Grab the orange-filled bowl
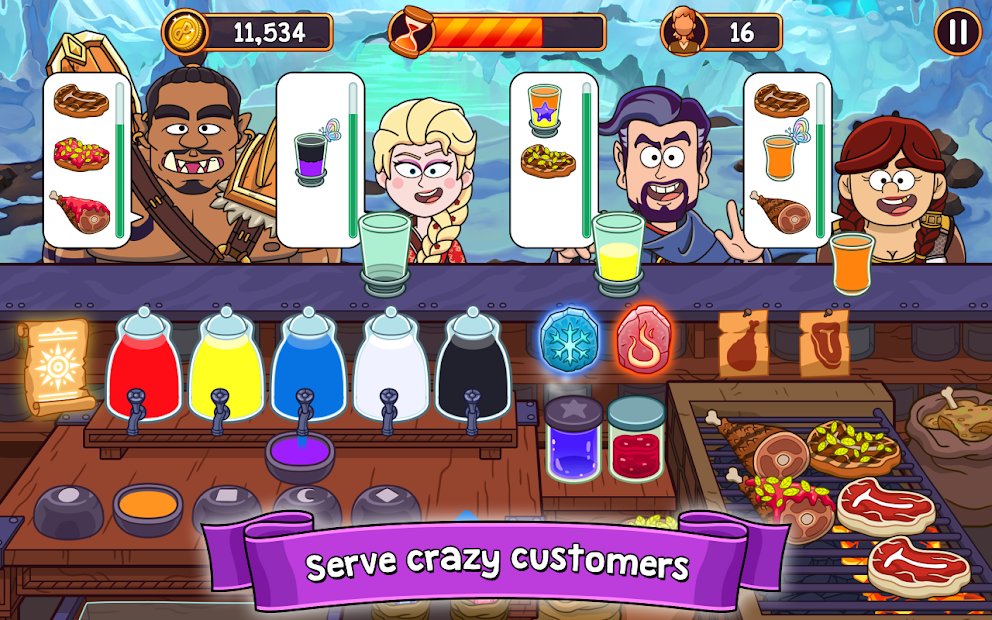 [x=148, y=508]
